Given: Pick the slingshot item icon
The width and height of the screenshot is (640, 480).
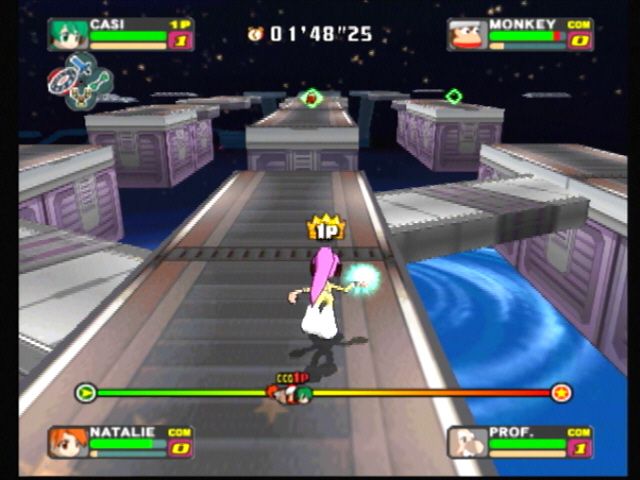Looking at the screenshot, I should [x=81, y=98].
